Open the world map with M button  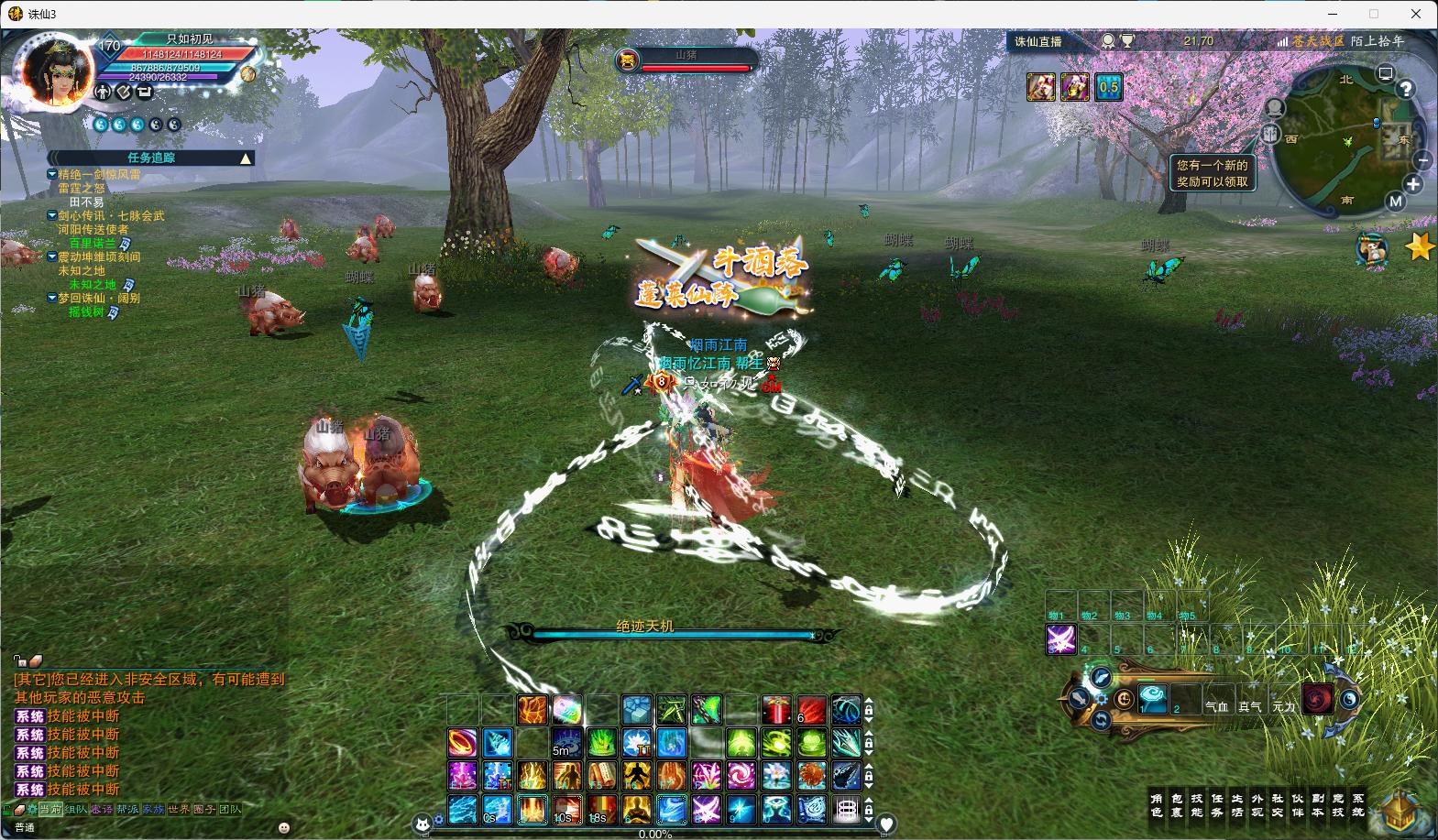pyautogui.click(x=1395, y=202)
